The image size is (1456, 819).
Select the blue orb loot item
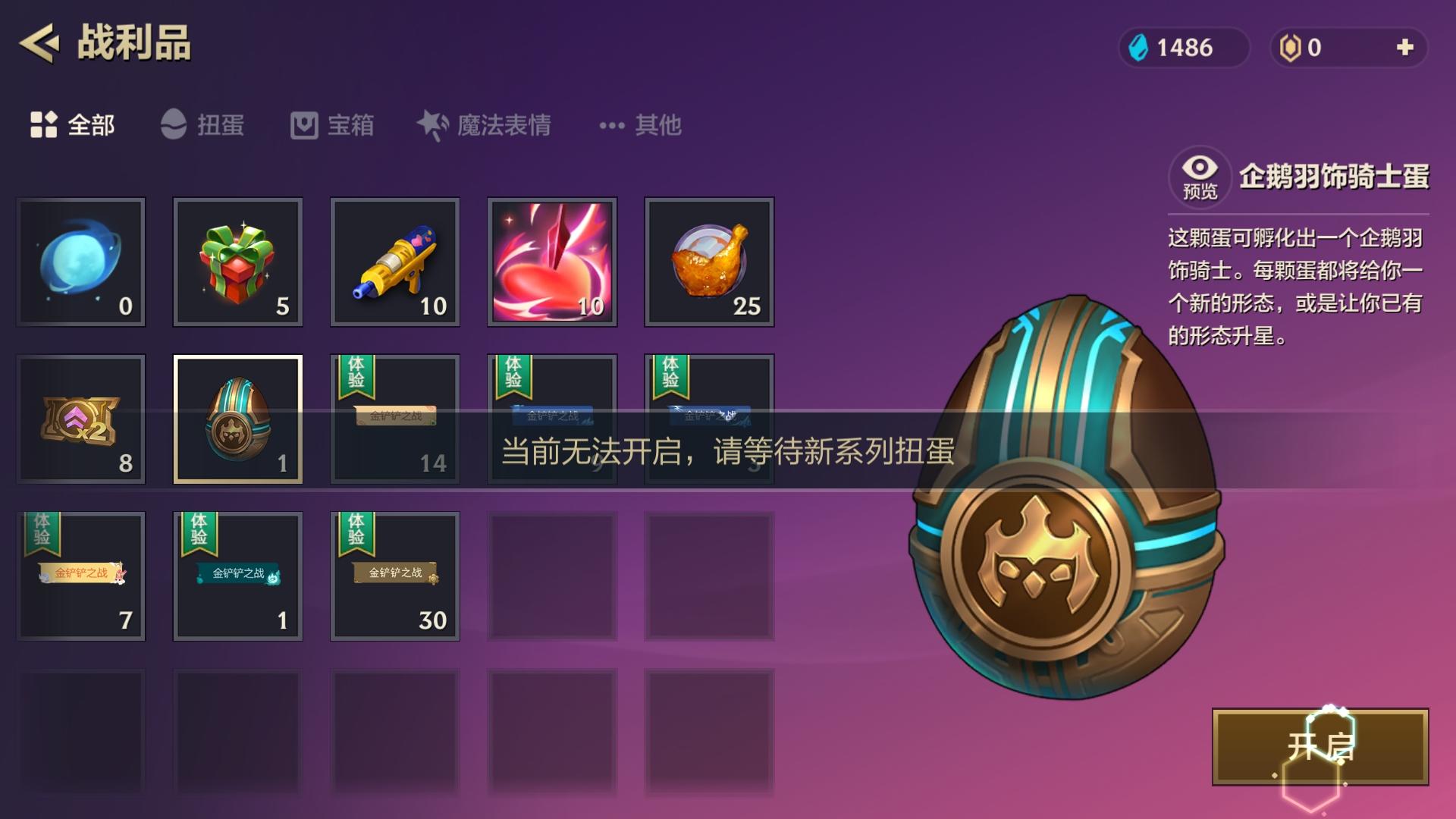pos(80,262)
